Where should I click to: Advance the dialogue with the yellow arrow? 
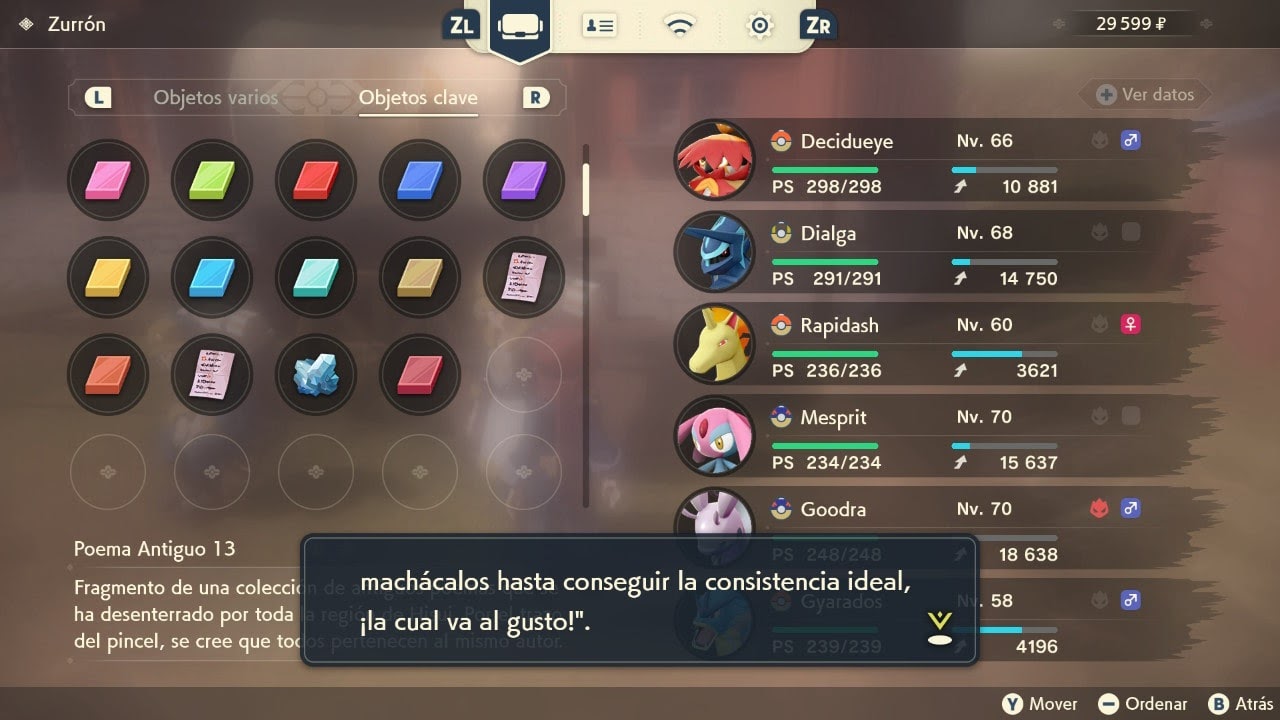[939, 627]
